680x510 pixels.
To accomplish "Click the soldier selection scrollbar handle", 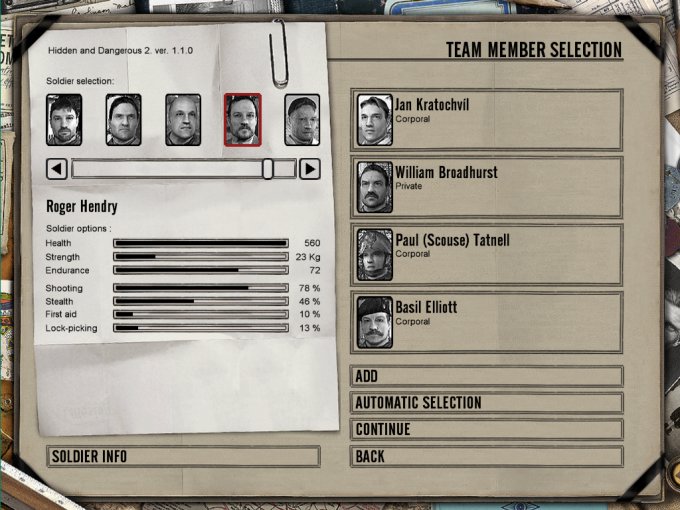I will coord(268,169).
